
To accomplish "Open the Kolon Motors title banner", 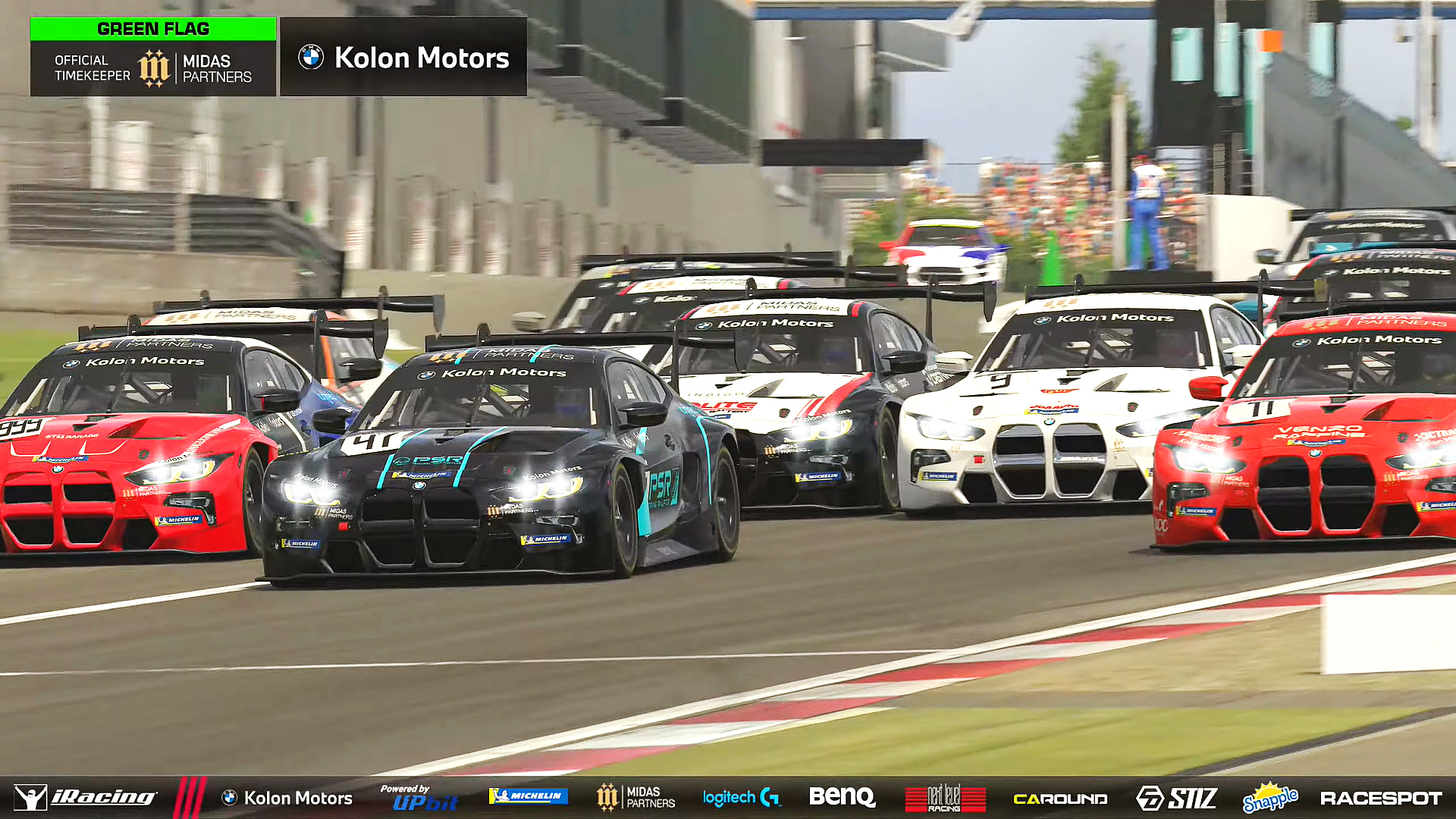I will (x=403, y=58).
